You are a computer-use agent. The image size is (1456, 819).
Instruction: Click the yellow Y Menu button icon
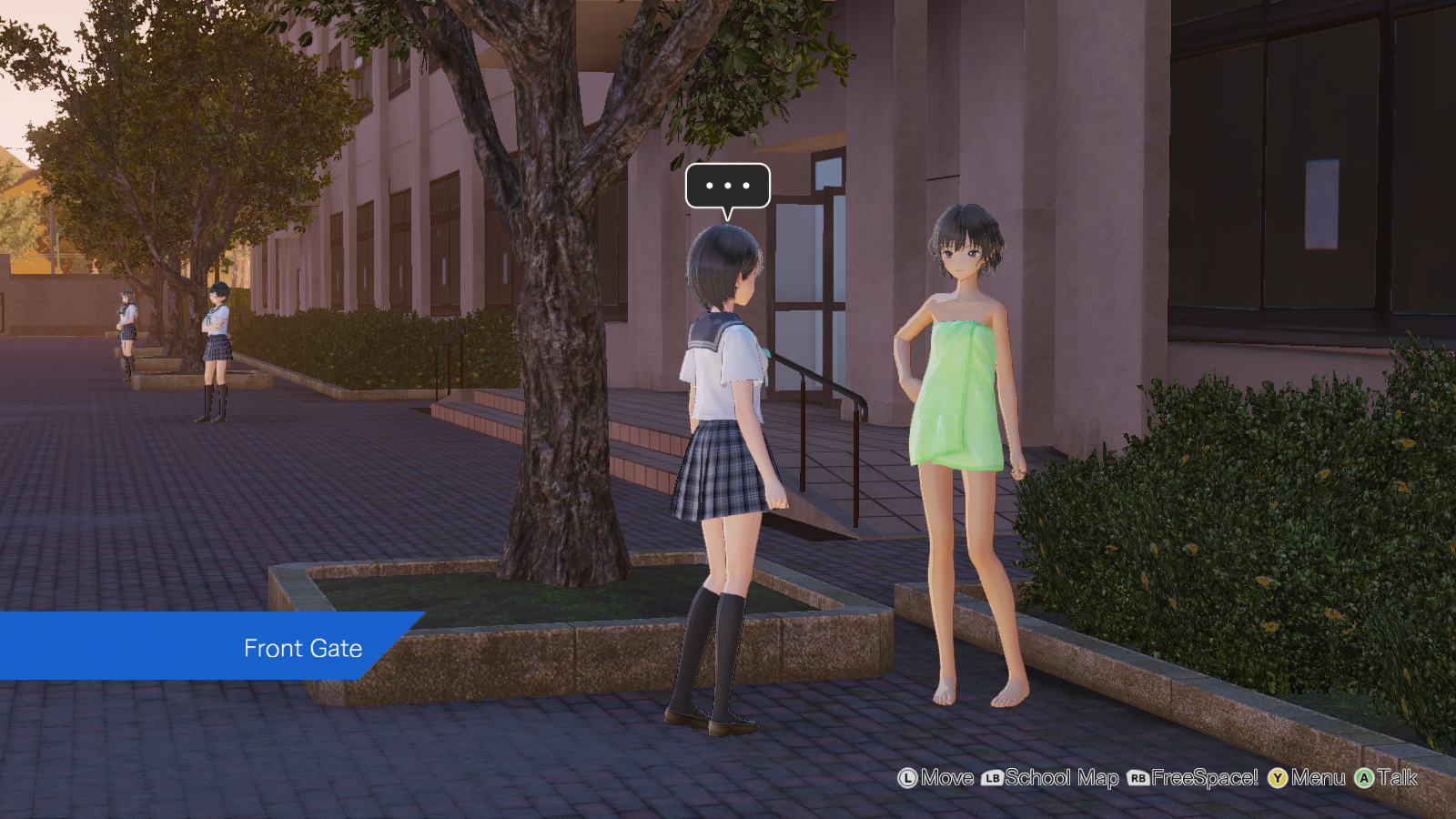(x=1278, y=779)
